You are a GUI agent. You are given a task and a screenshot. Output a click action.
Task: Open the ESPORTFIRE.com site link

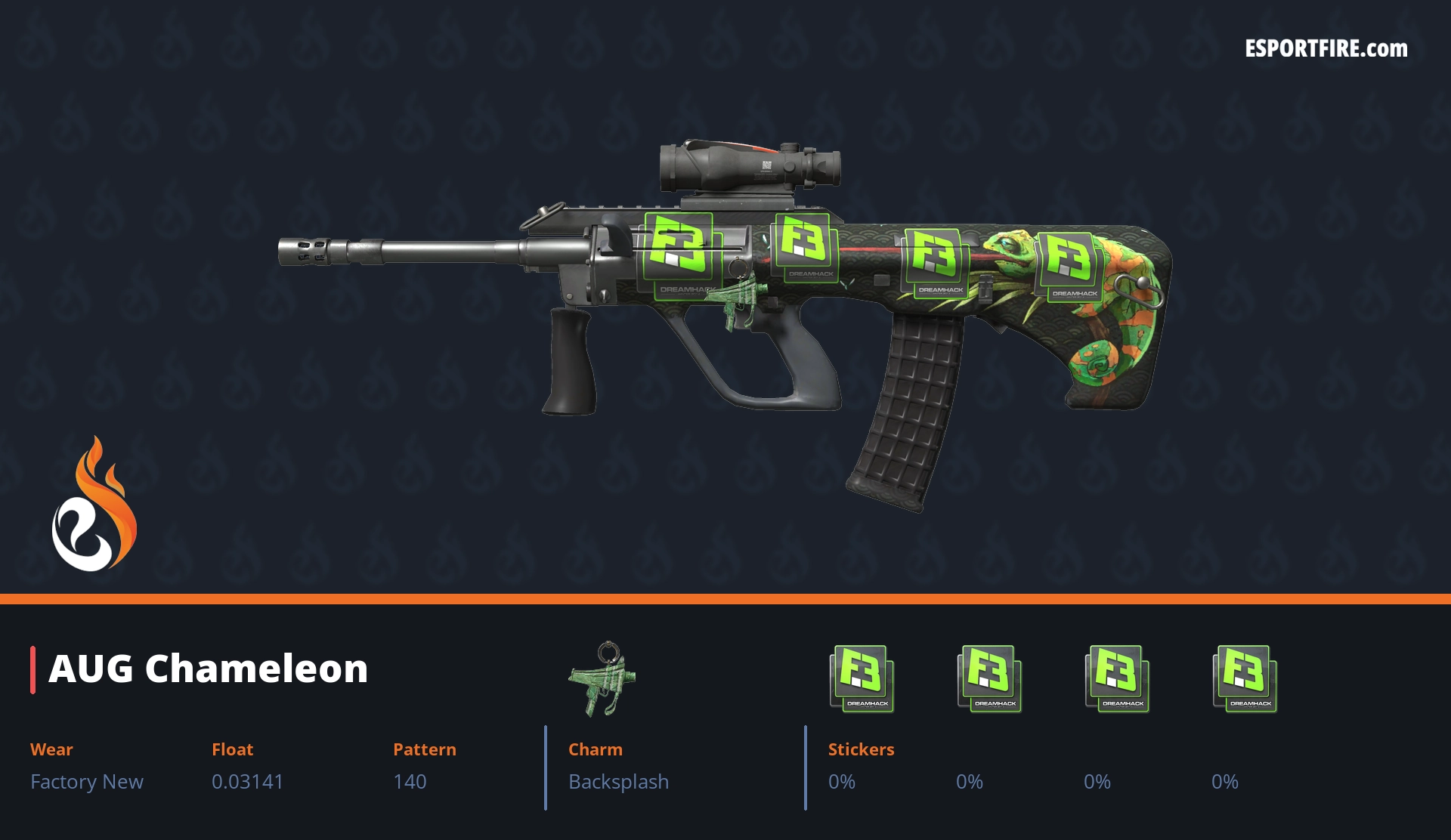point(1326,49)
